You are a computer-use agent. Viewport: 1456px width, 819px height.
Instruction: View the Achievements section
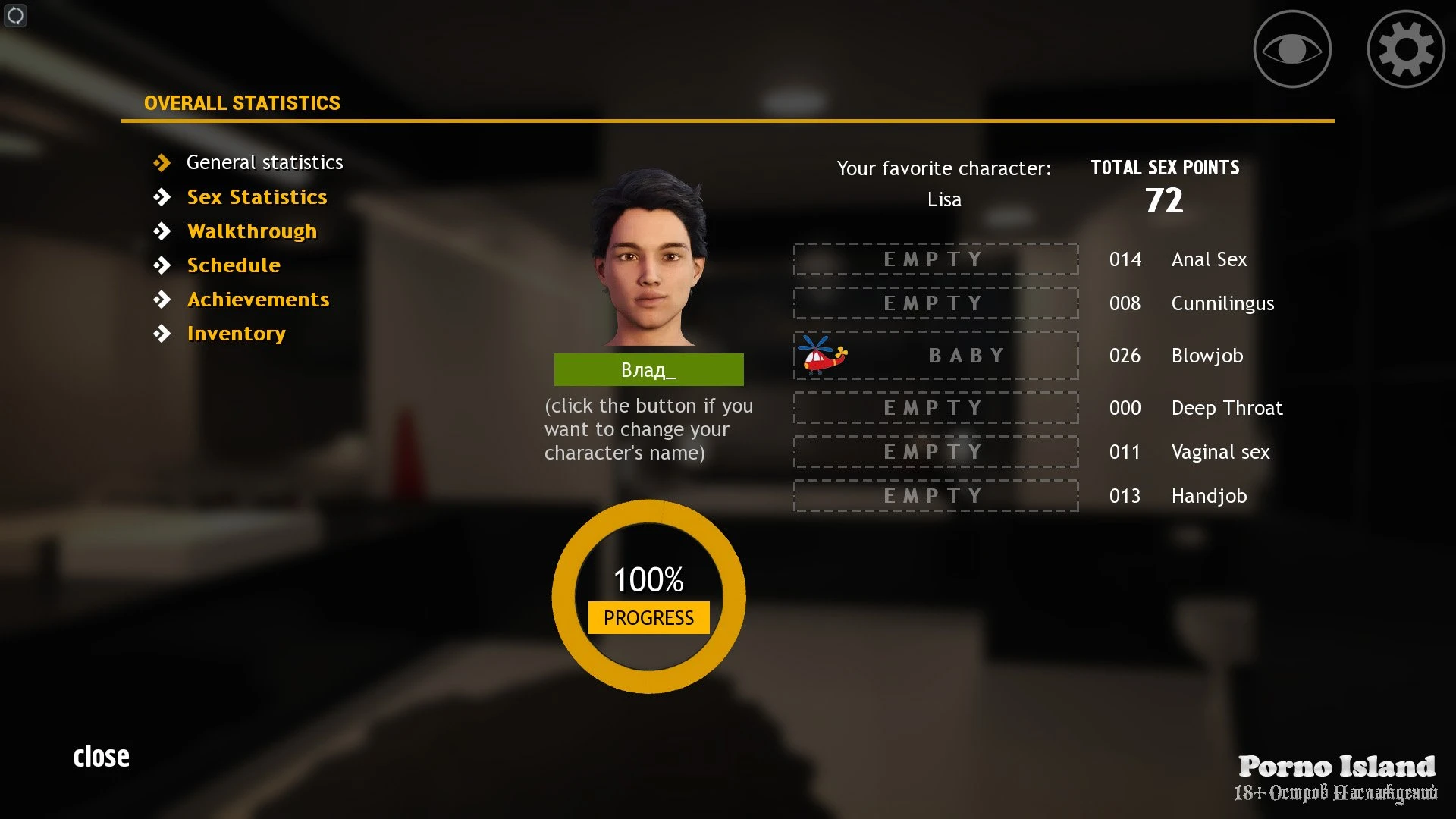click(x=258, y=300)
